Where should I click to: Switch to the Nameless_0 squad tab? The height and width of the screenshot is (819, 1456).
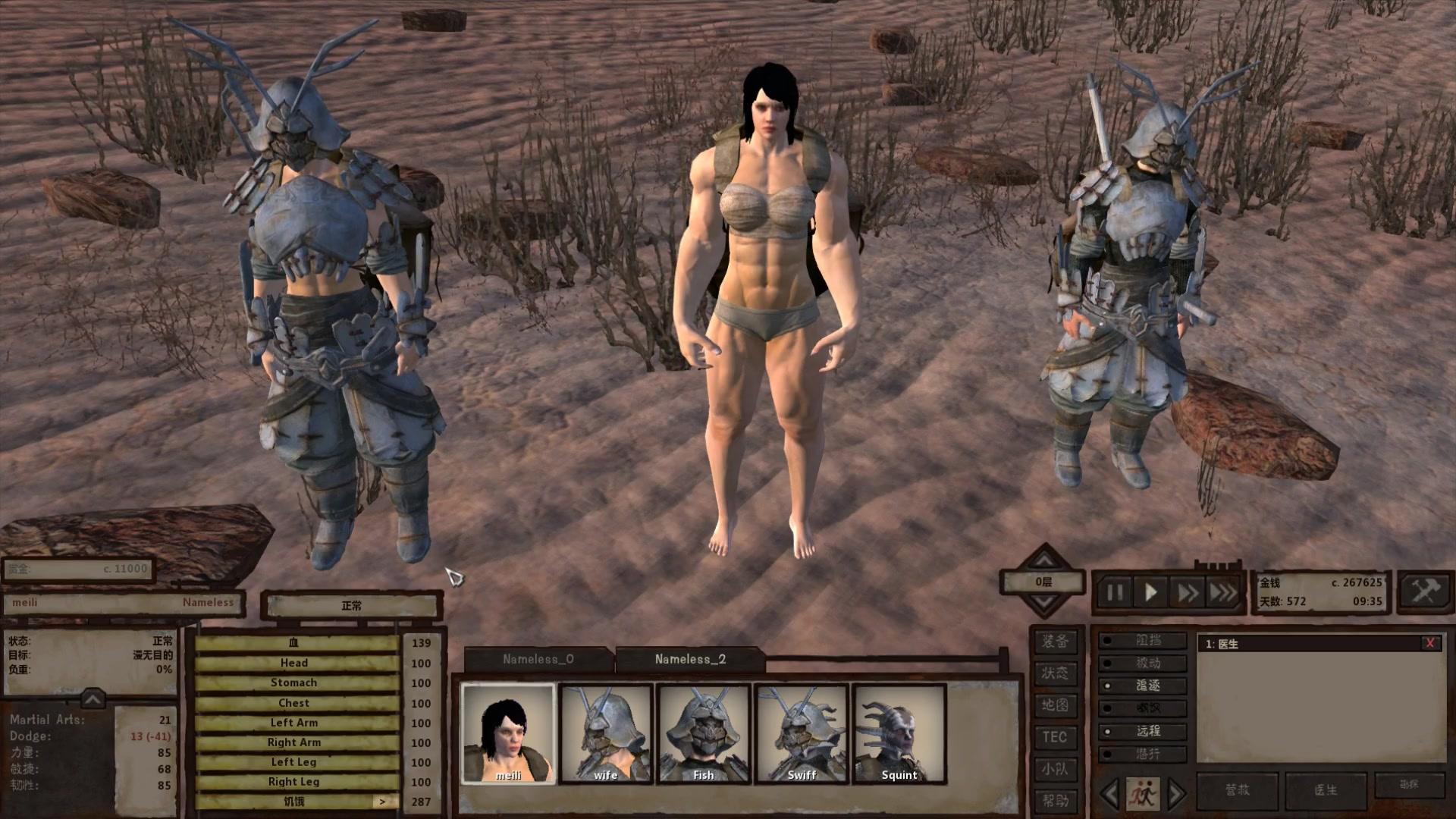(x=538, y=659)
